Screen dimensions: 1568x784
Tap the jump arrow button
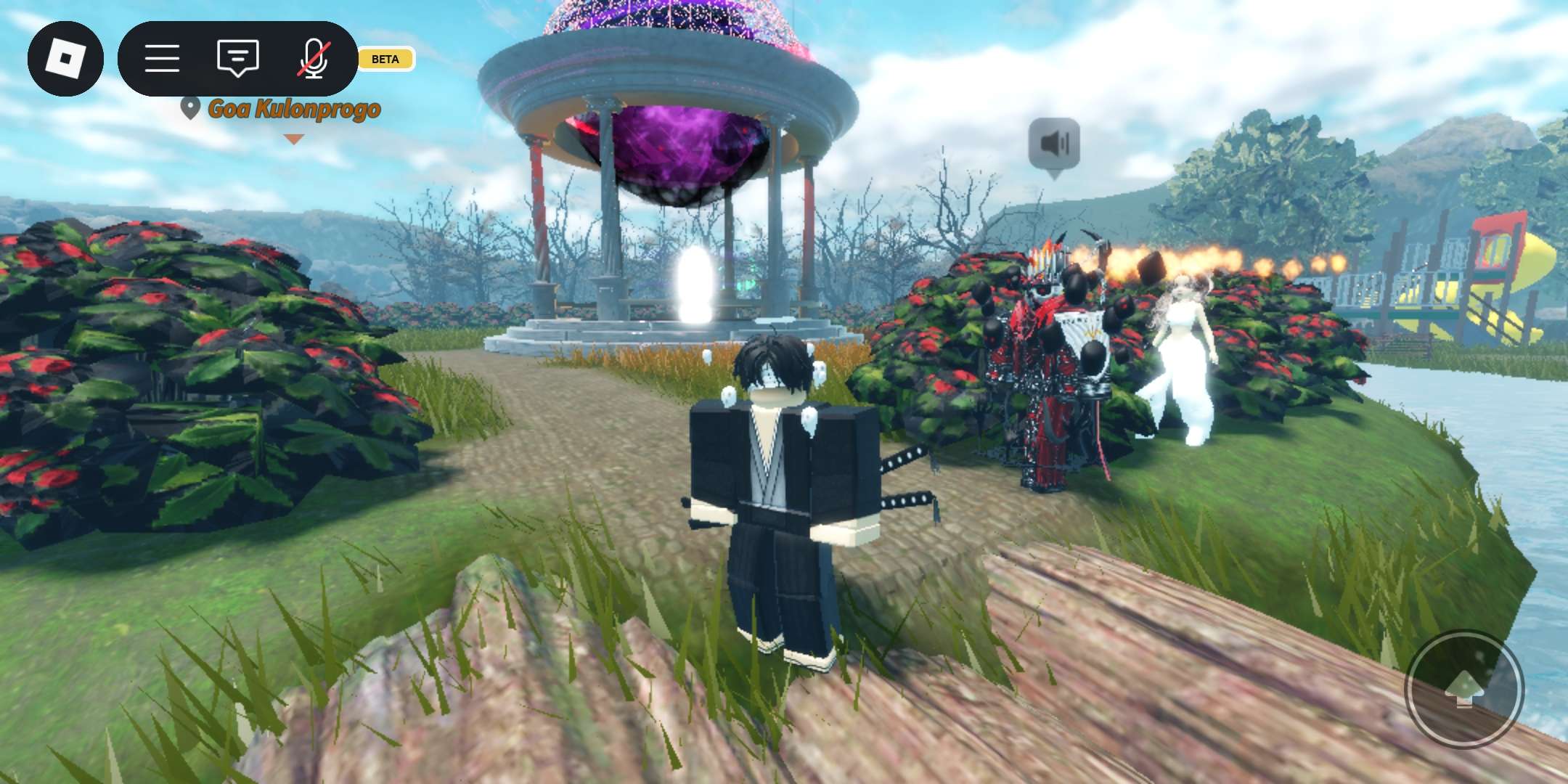(1464, 688)
